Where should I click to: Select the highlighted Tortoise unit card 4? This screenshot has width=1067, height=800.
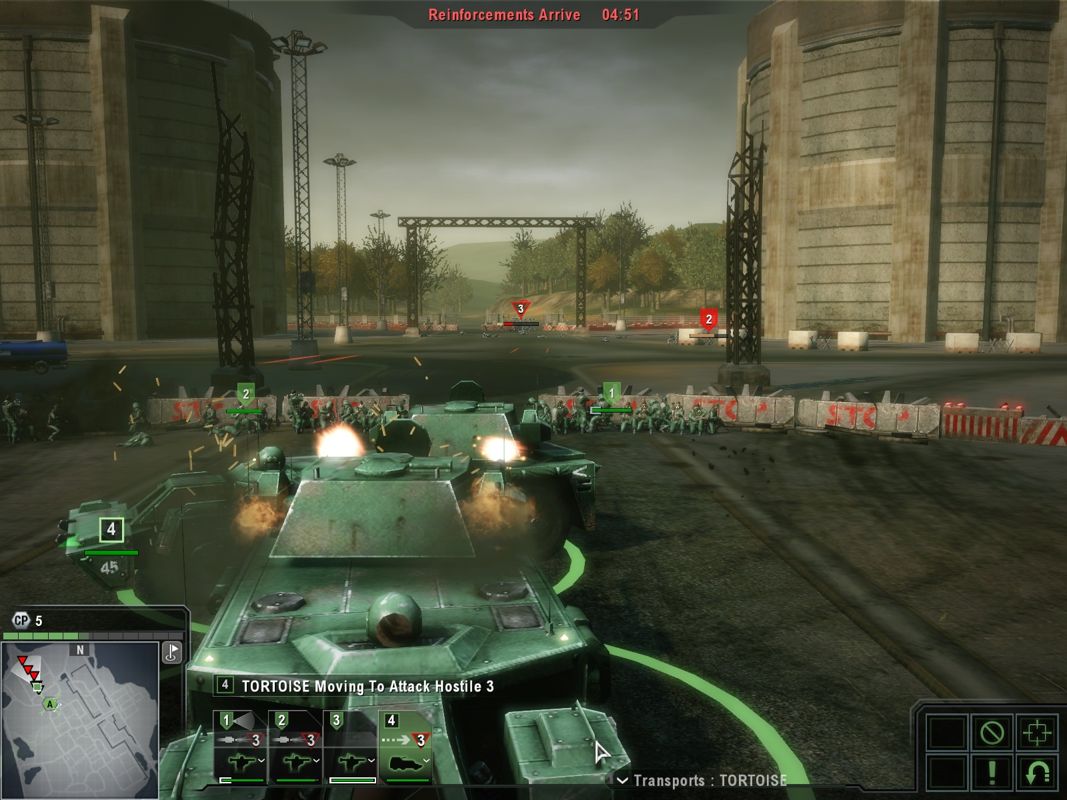pos(405,747)
